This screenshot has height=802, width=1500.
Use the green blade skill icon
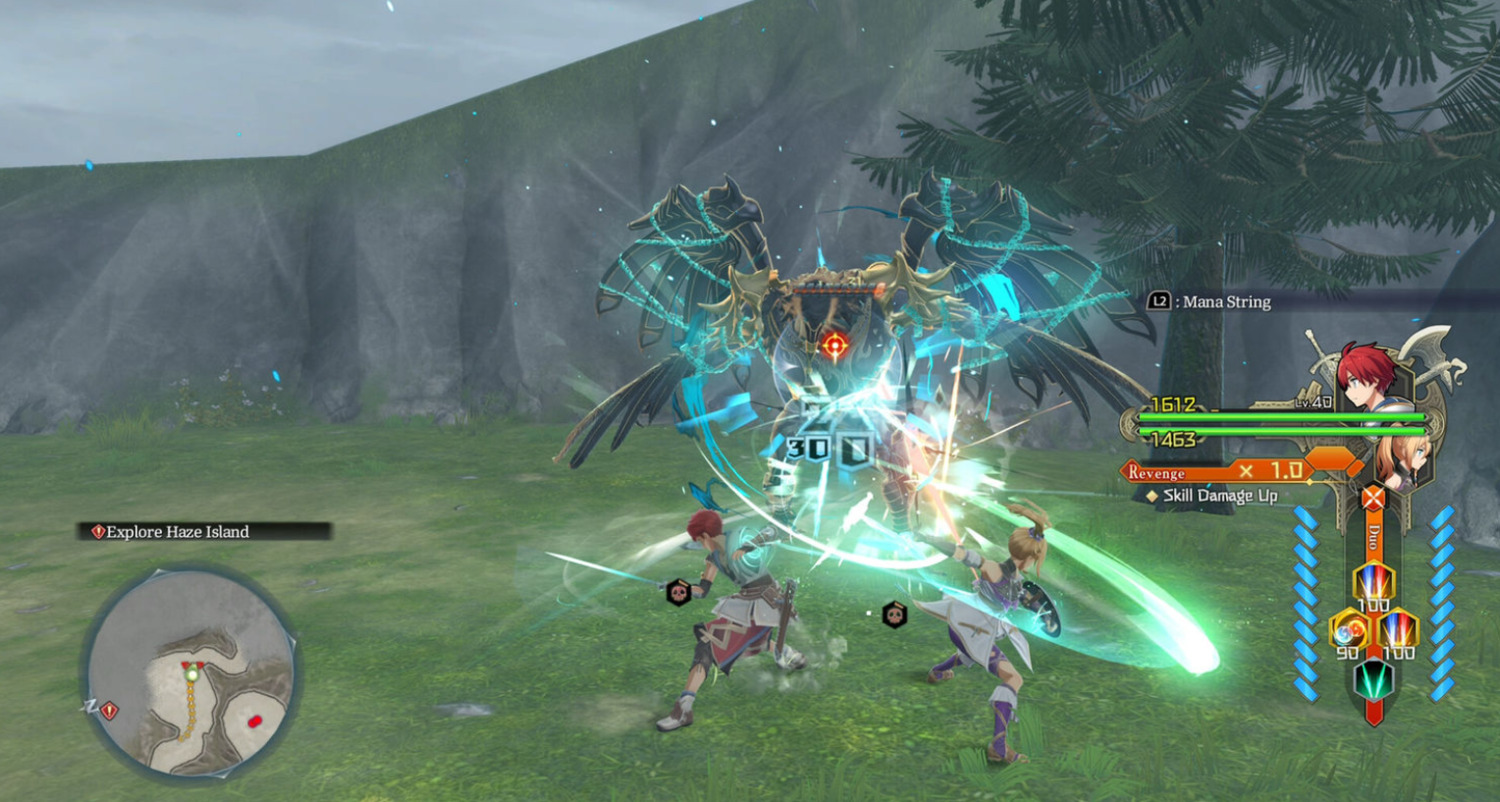(1373, 680)
